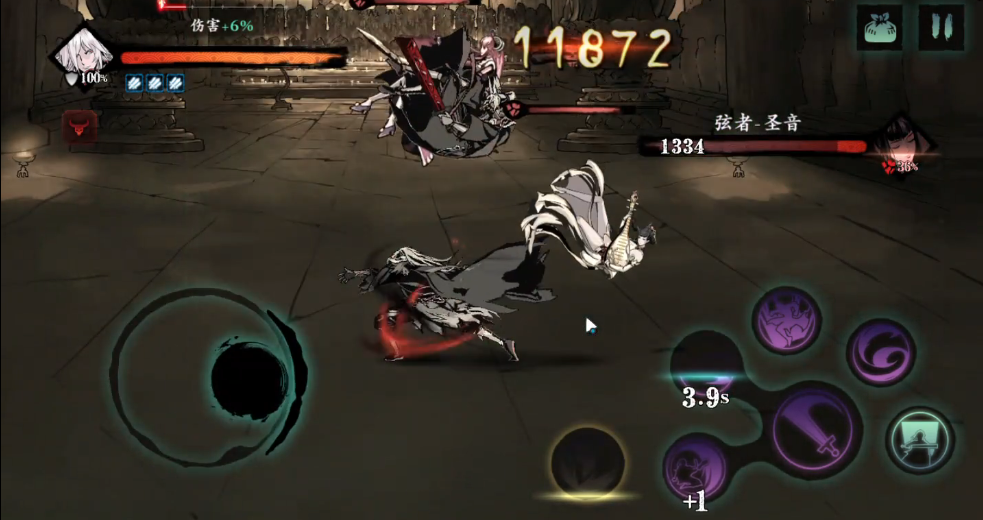This screenshot has width=983, height=520.
Task: Tap the red bull head buff icon
Action: 77,126
